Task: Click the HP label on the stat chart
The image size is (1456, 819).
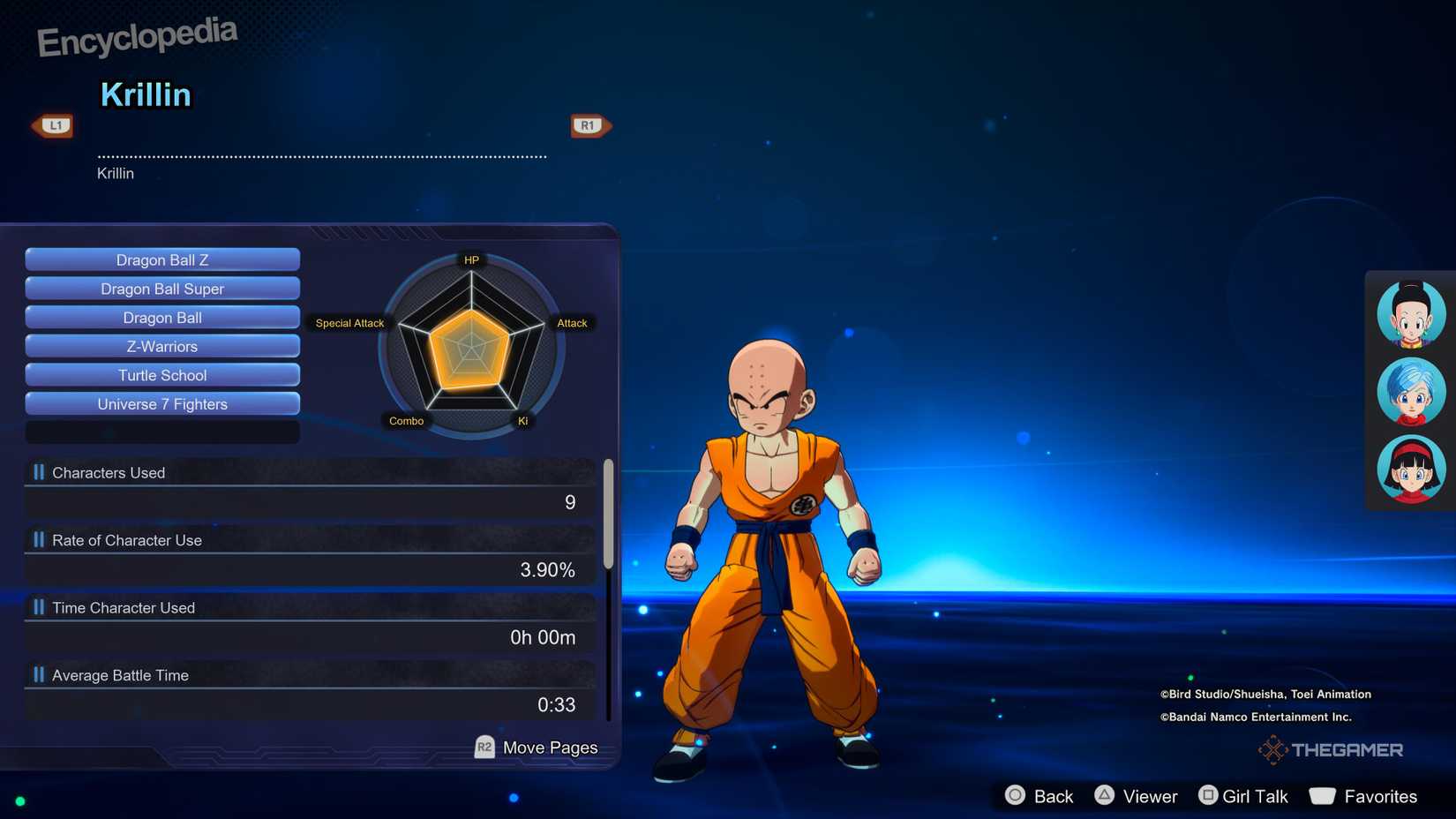Action: 471,259
